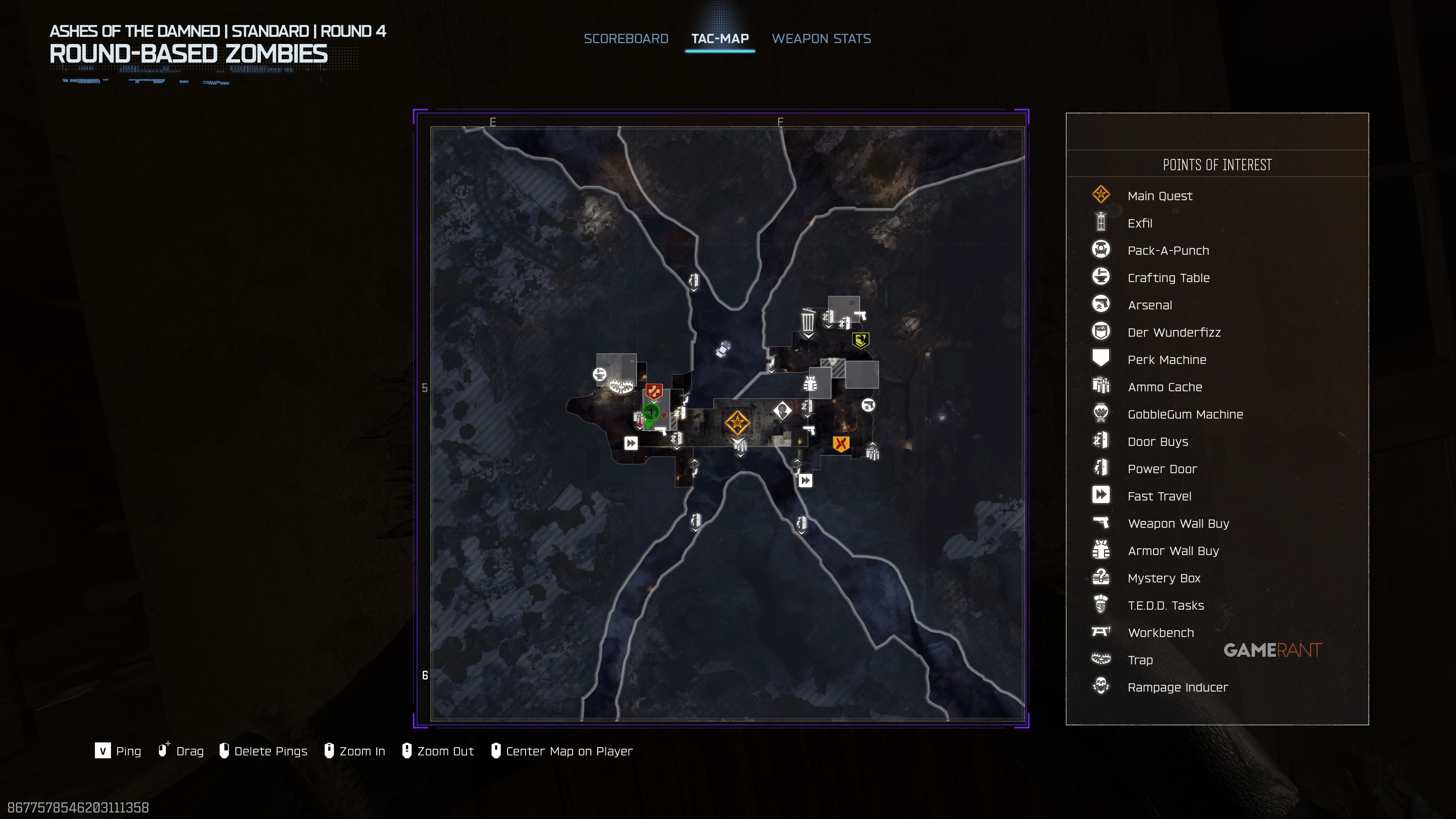
Task: Click the truck vehicle marker on the map
Action: click(x=723, y=349)
